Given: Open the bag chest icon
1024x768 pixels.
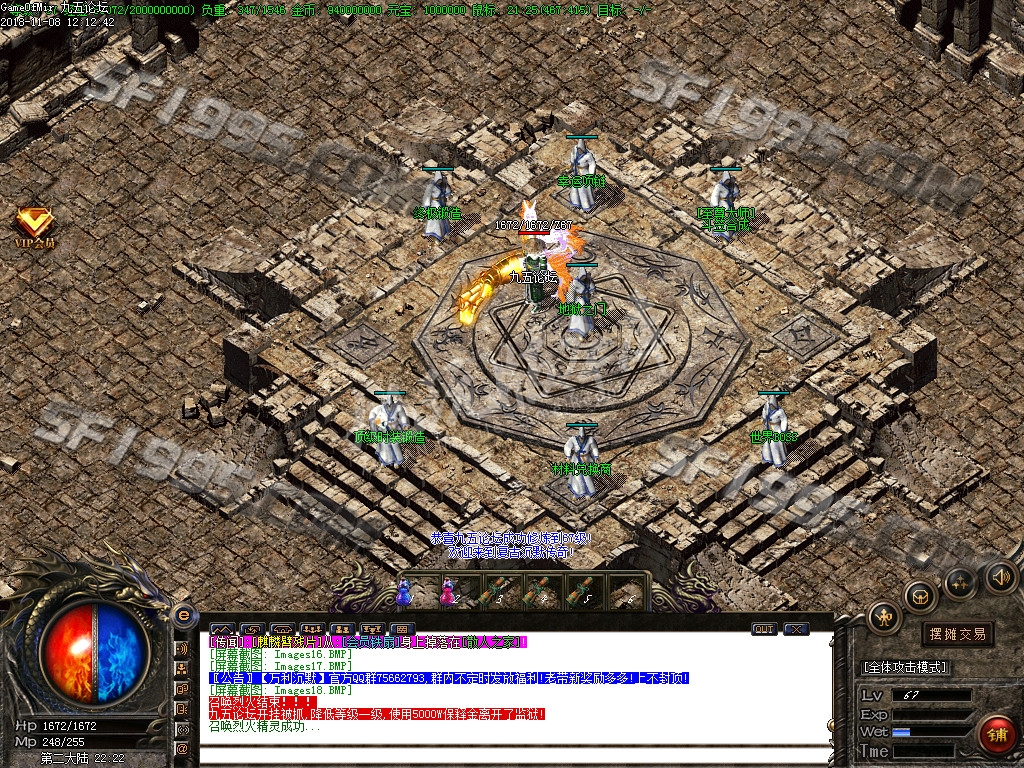Looking at the screenshot, I should (919, 596).
